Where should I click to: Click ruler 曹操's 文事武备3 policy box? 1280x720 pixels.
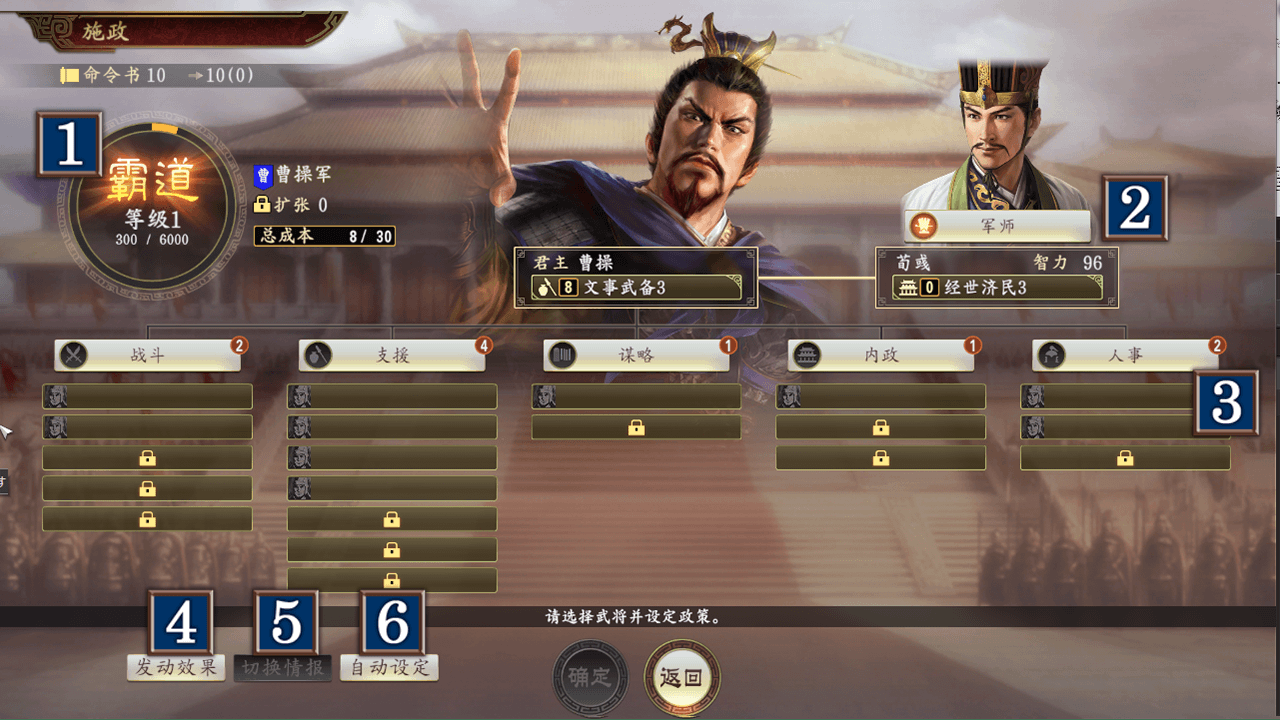[x=636, y=288]
